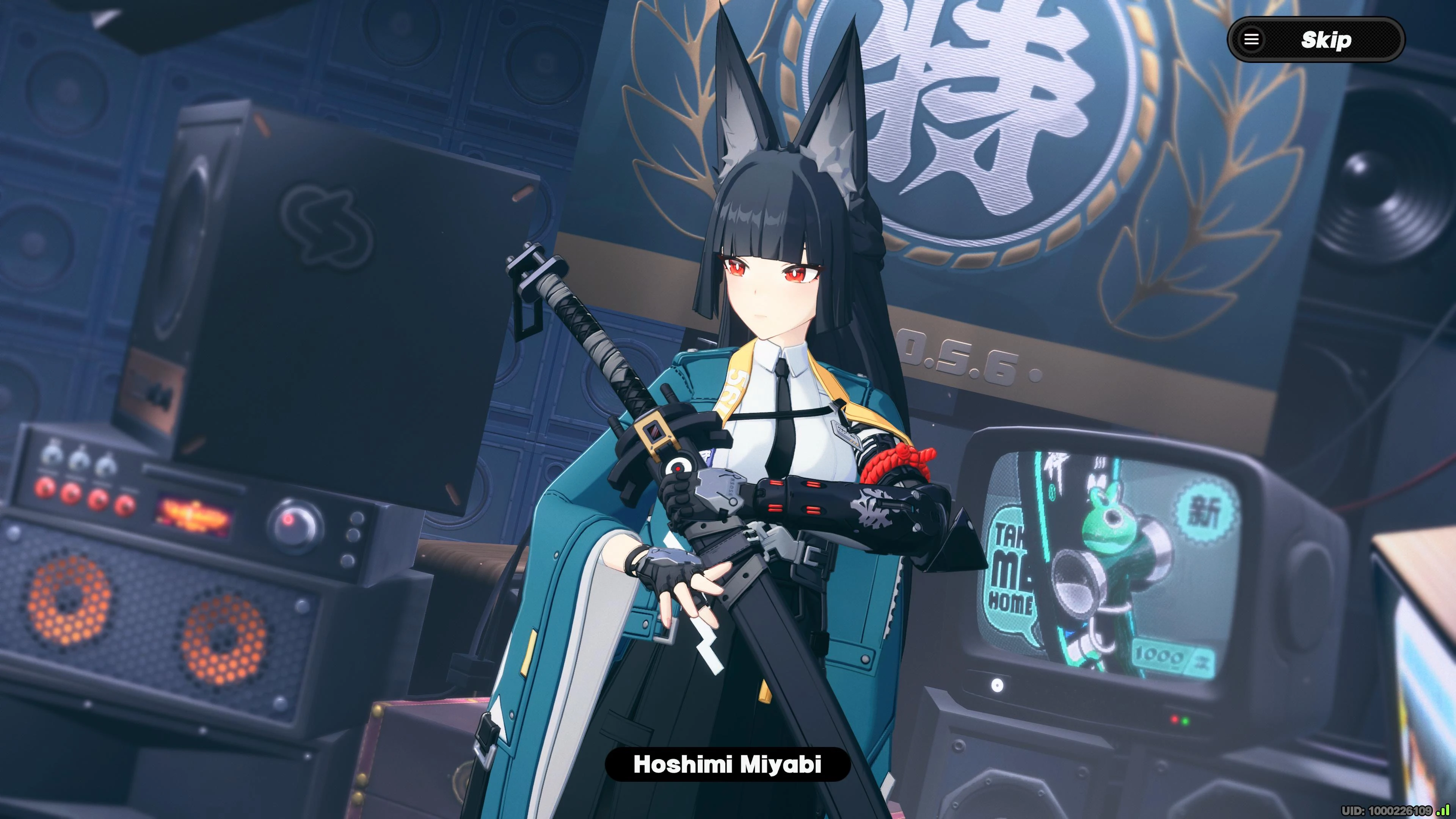Click the Hoshimi Miyabi nameplate
Viewport: 1456px width, 819px height.
point(728,765)
